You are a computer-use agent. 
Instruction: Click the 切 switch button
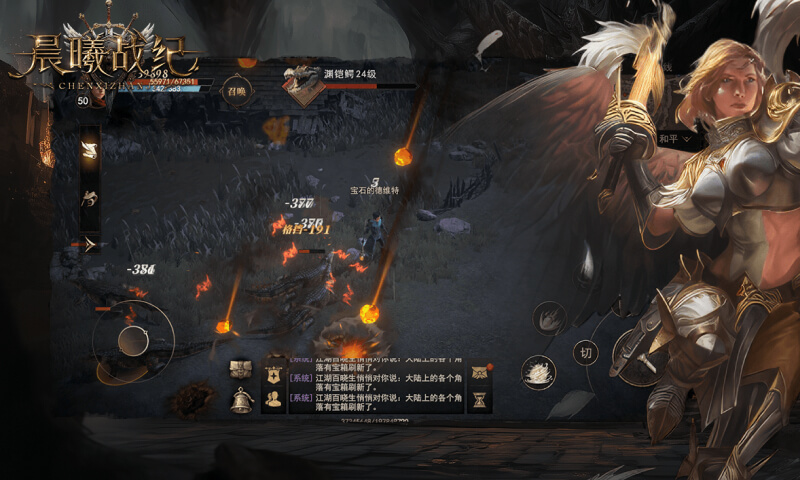586,351
